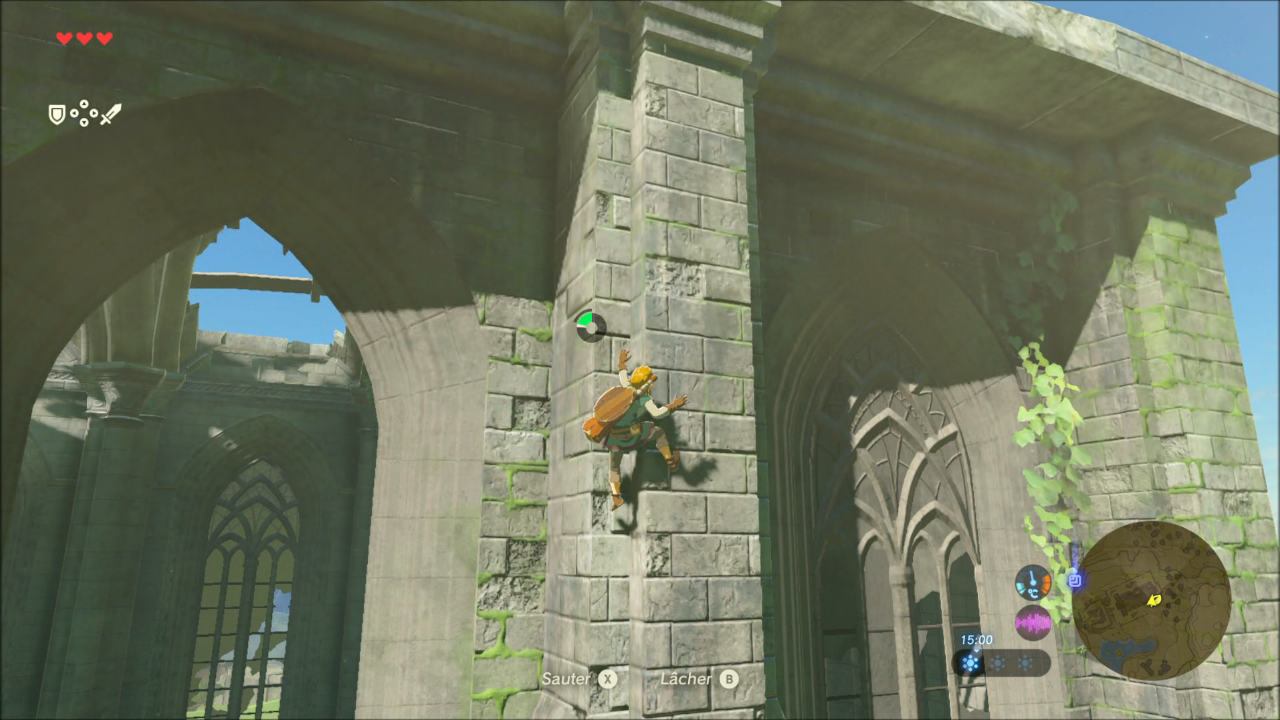Select the blue shrine marker beside the minimap
This screenshot has height=720, width=1280.
click(x=1075, y=578)
